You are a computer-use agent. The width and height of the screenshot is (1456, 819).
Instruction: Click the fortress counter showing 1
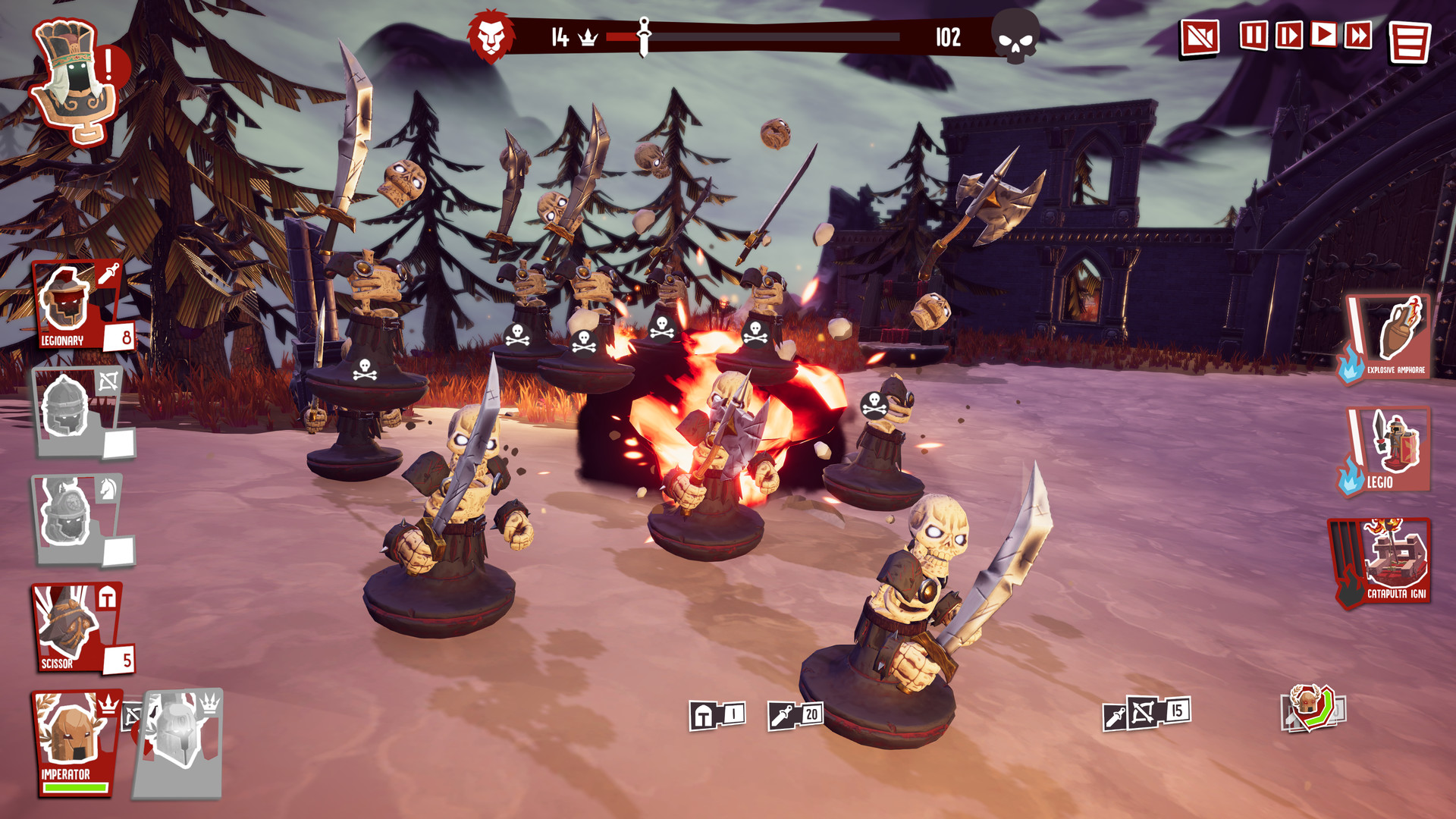tap(716, 713)
